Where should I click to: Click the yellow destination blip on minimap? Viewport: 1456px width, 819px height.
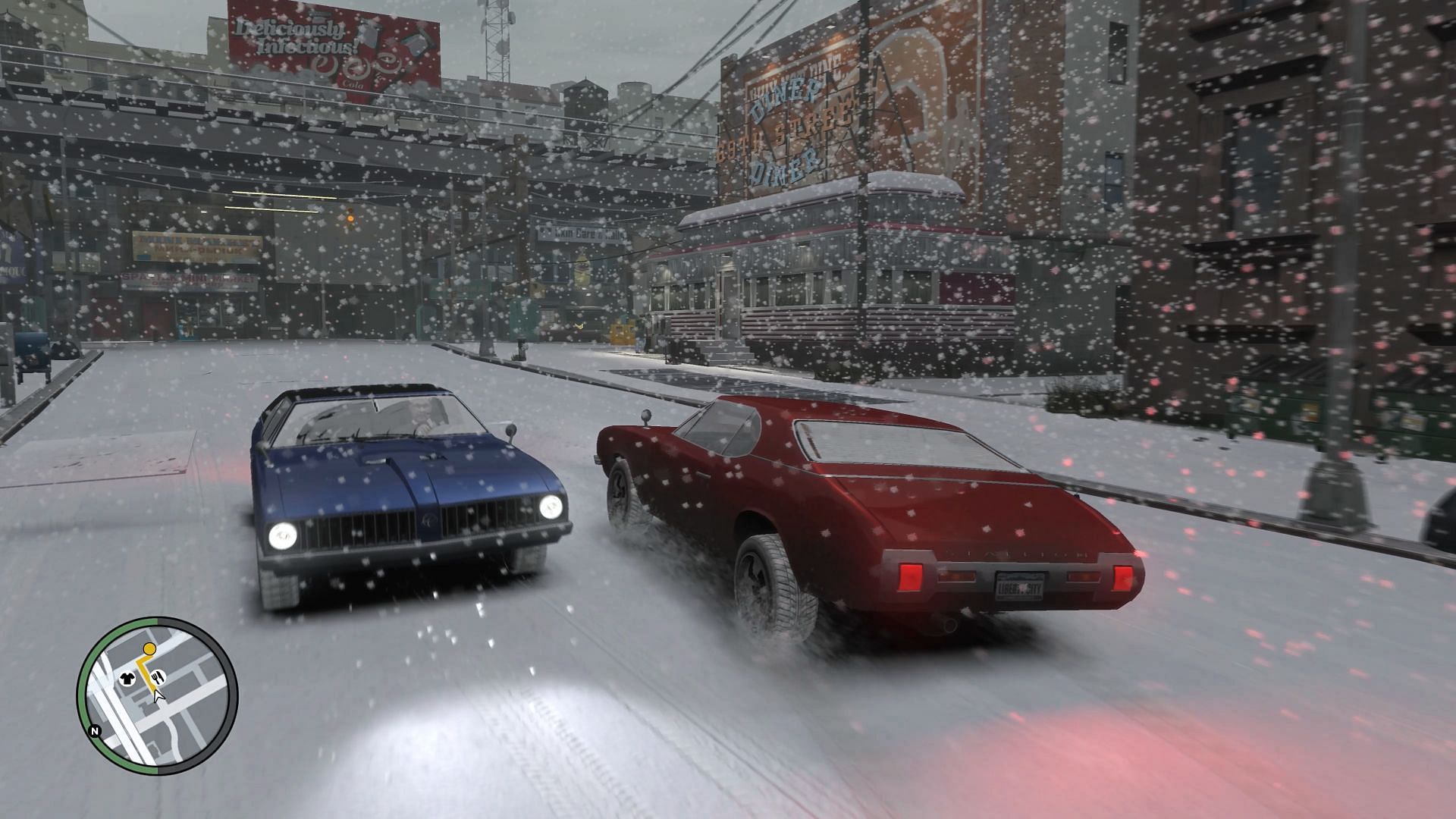[149, 648]
